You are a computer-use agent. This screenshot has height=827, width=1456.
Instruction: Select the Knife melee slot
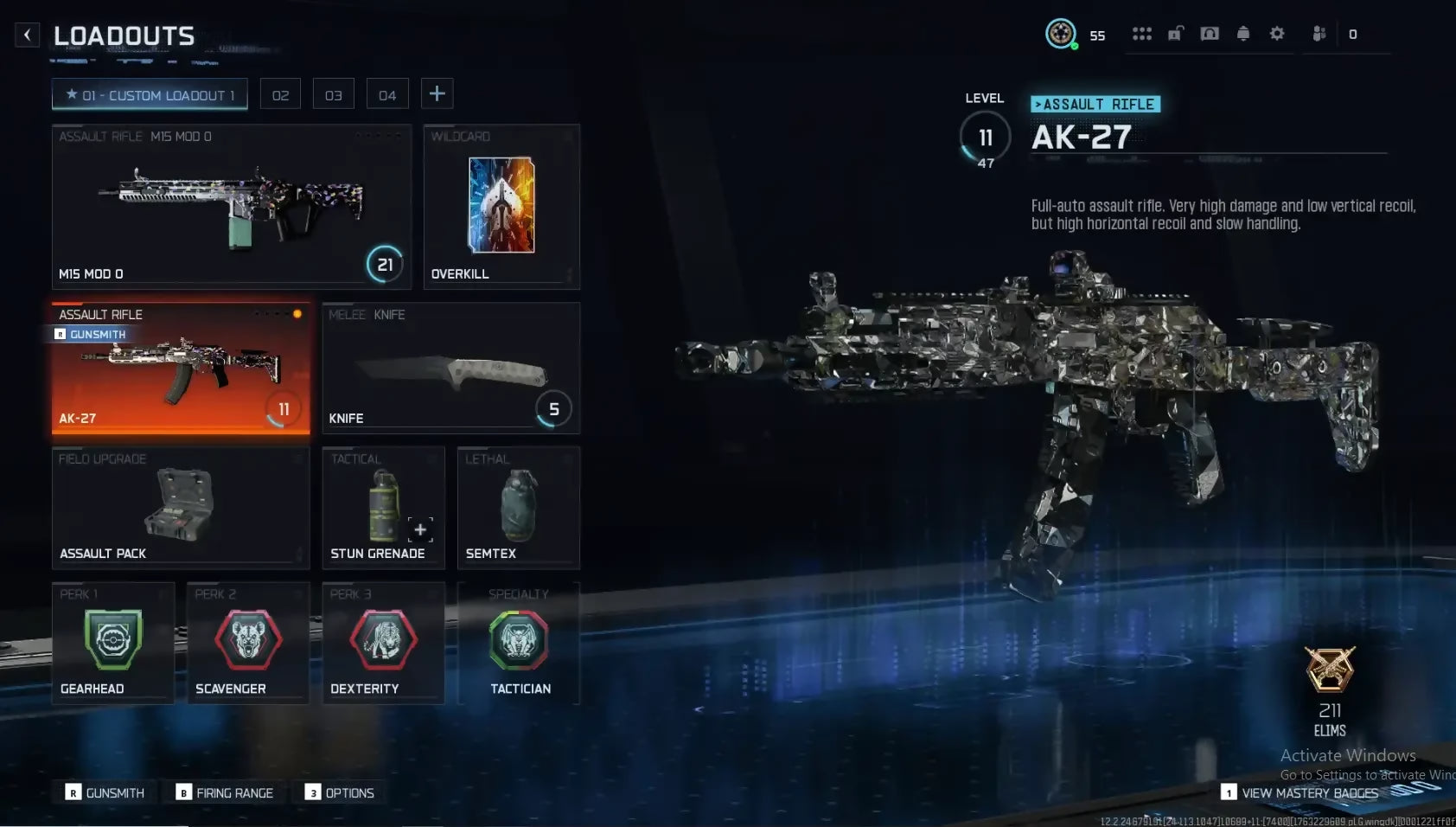(450, 368)
